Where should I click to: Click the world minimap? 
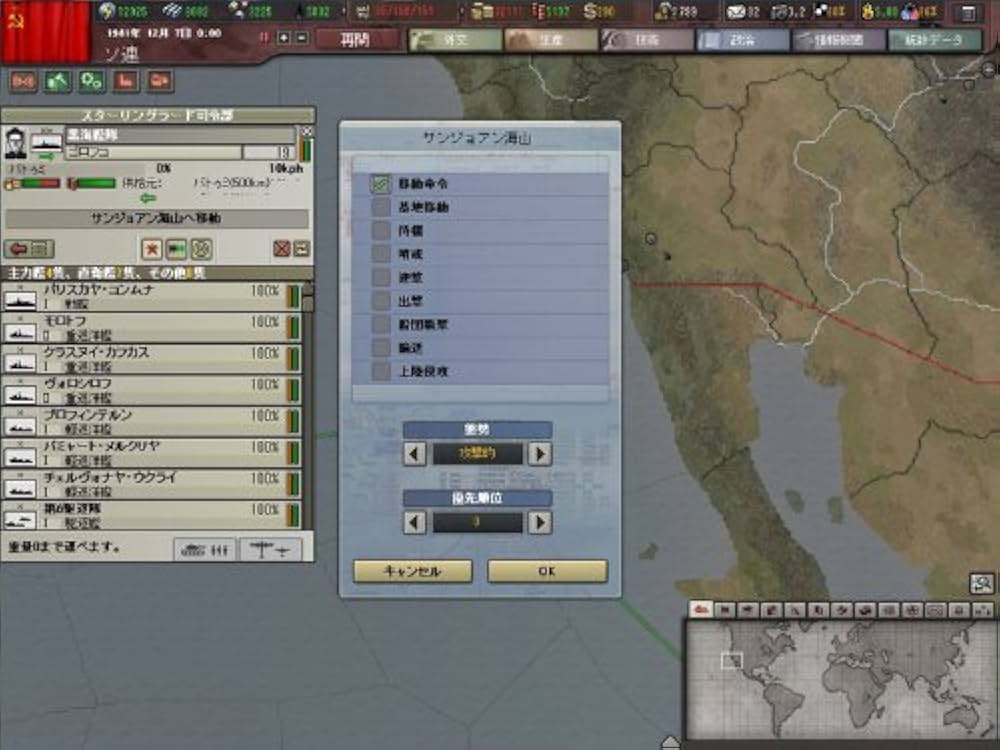838,678
